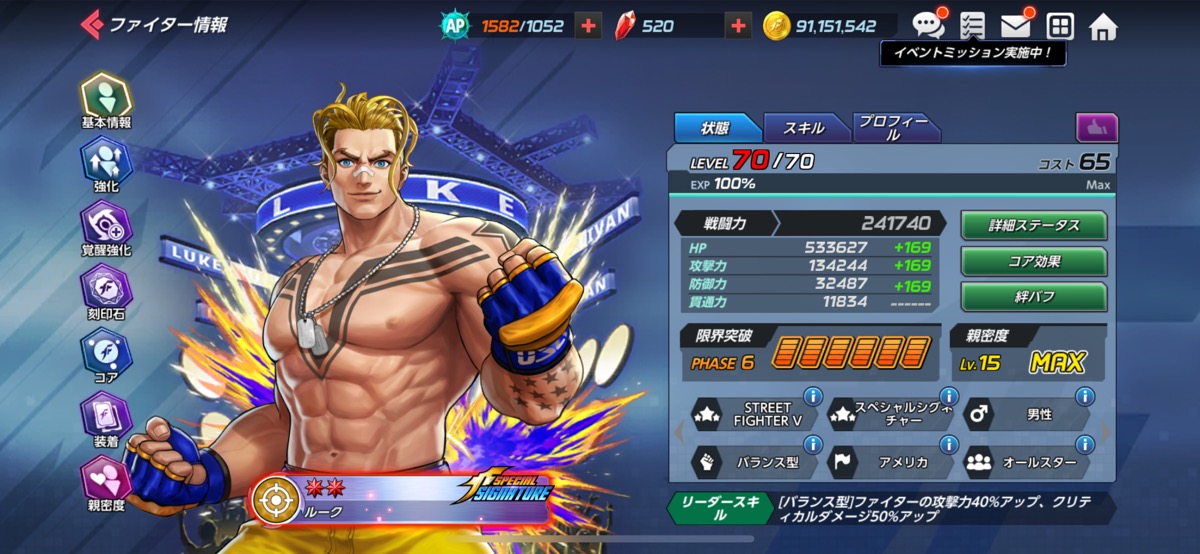
Task: Open the 刻印石 menu
Action: click(x=105, y=290)
